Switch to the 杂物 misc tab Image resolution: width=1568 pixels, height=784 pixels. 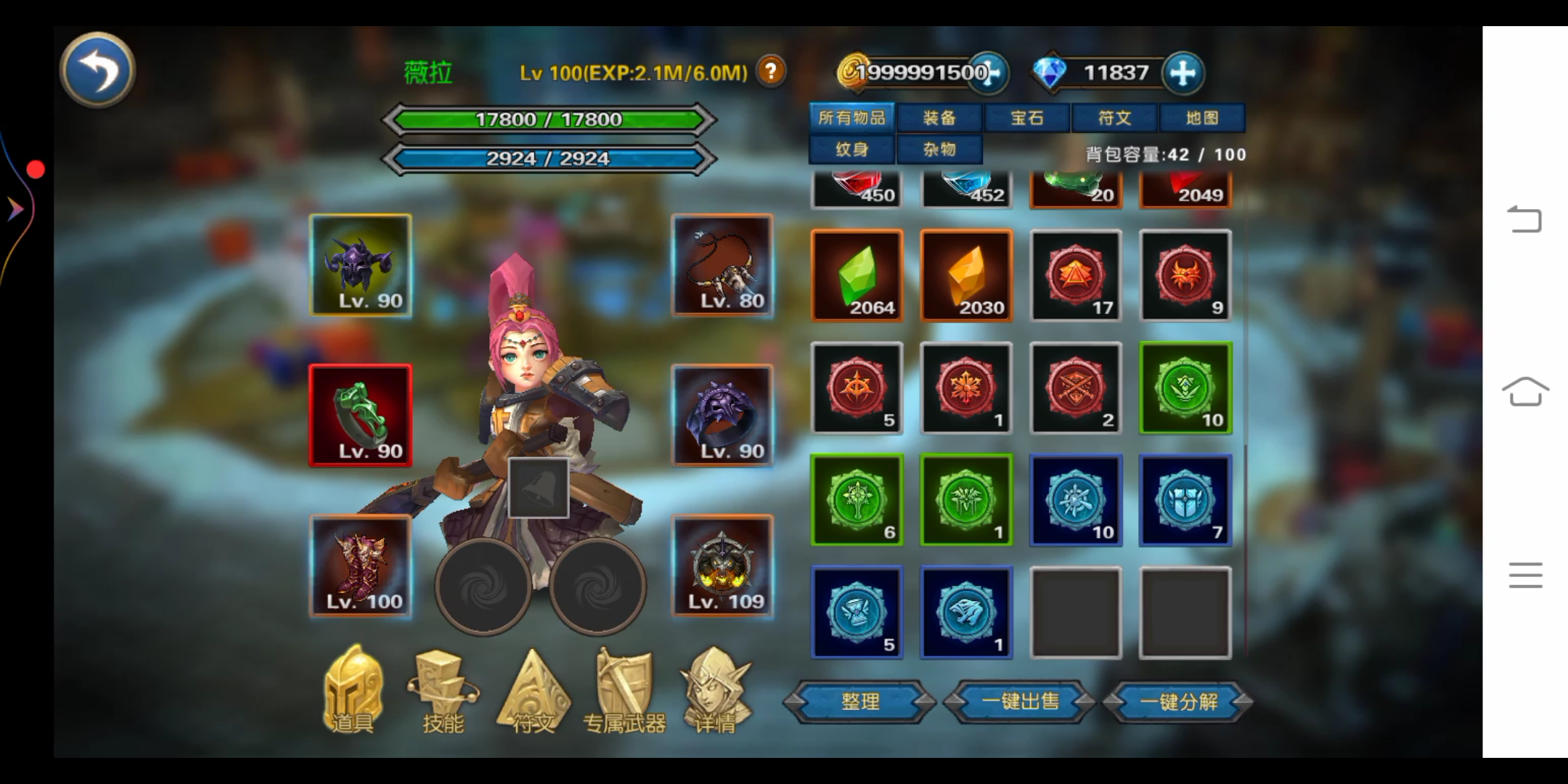pyautogui.click(x=939, y=150)
